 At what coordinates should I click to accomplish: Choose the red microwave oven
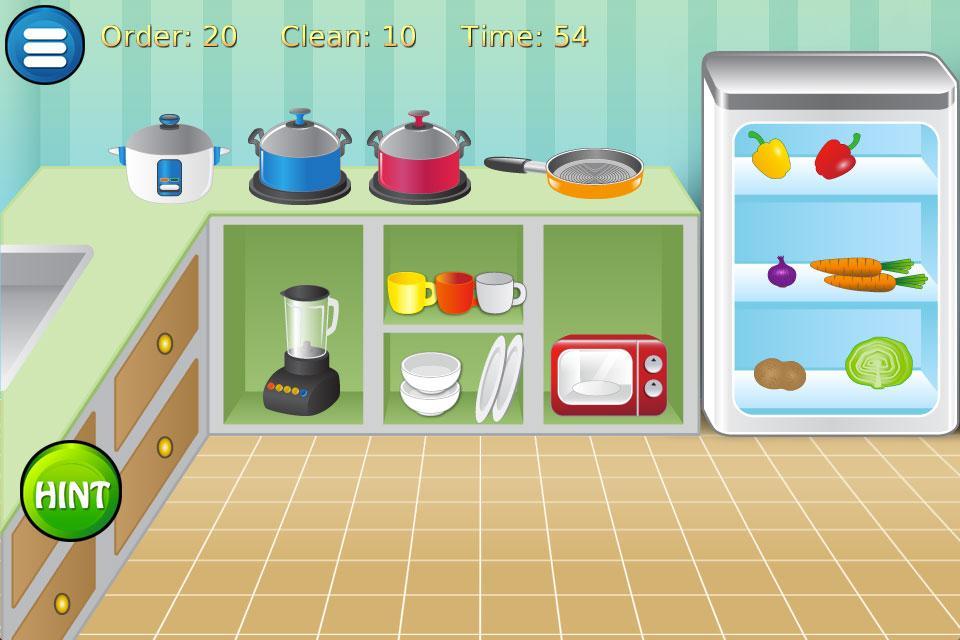pos(608,376)
